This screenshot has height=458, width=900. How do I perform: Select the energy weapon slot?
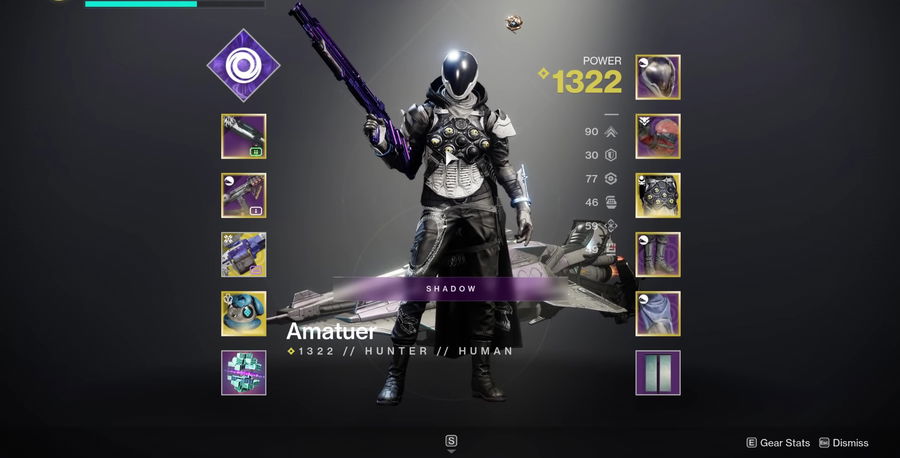243,195
